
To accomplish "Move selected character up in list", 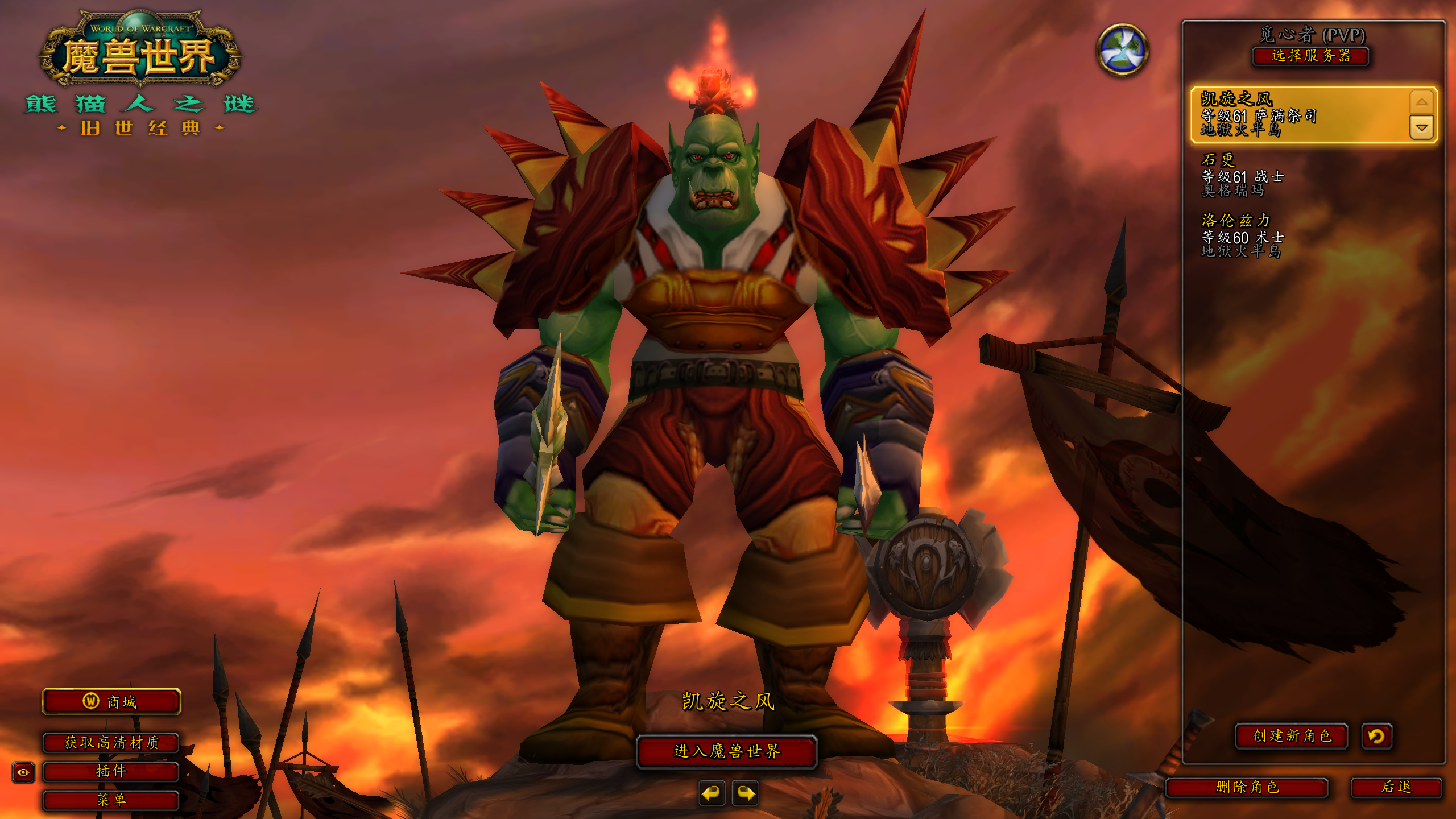I will [x=1421, y=102].
